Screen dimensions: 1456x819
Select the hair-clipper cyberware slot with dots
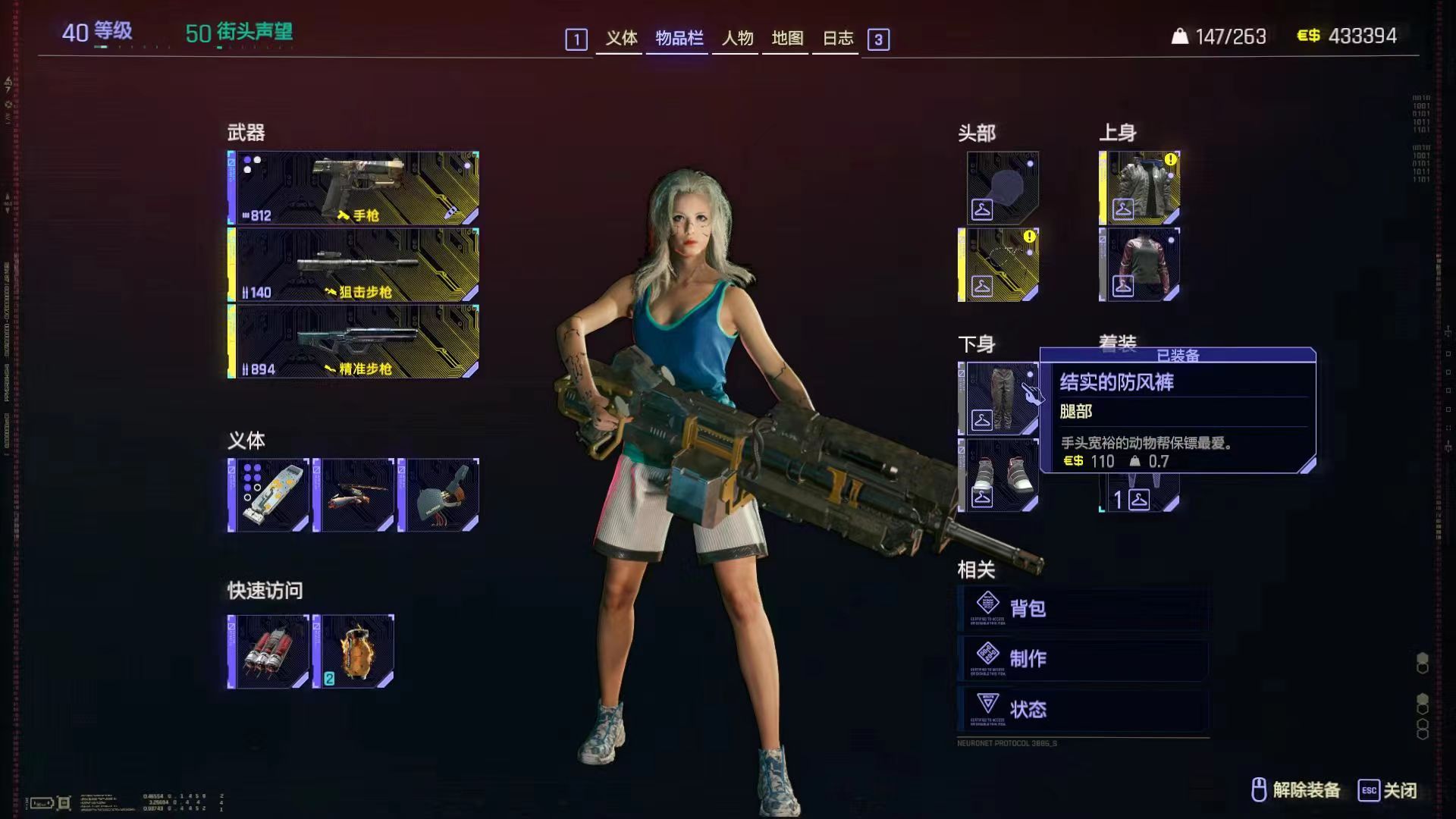[269, 495]
